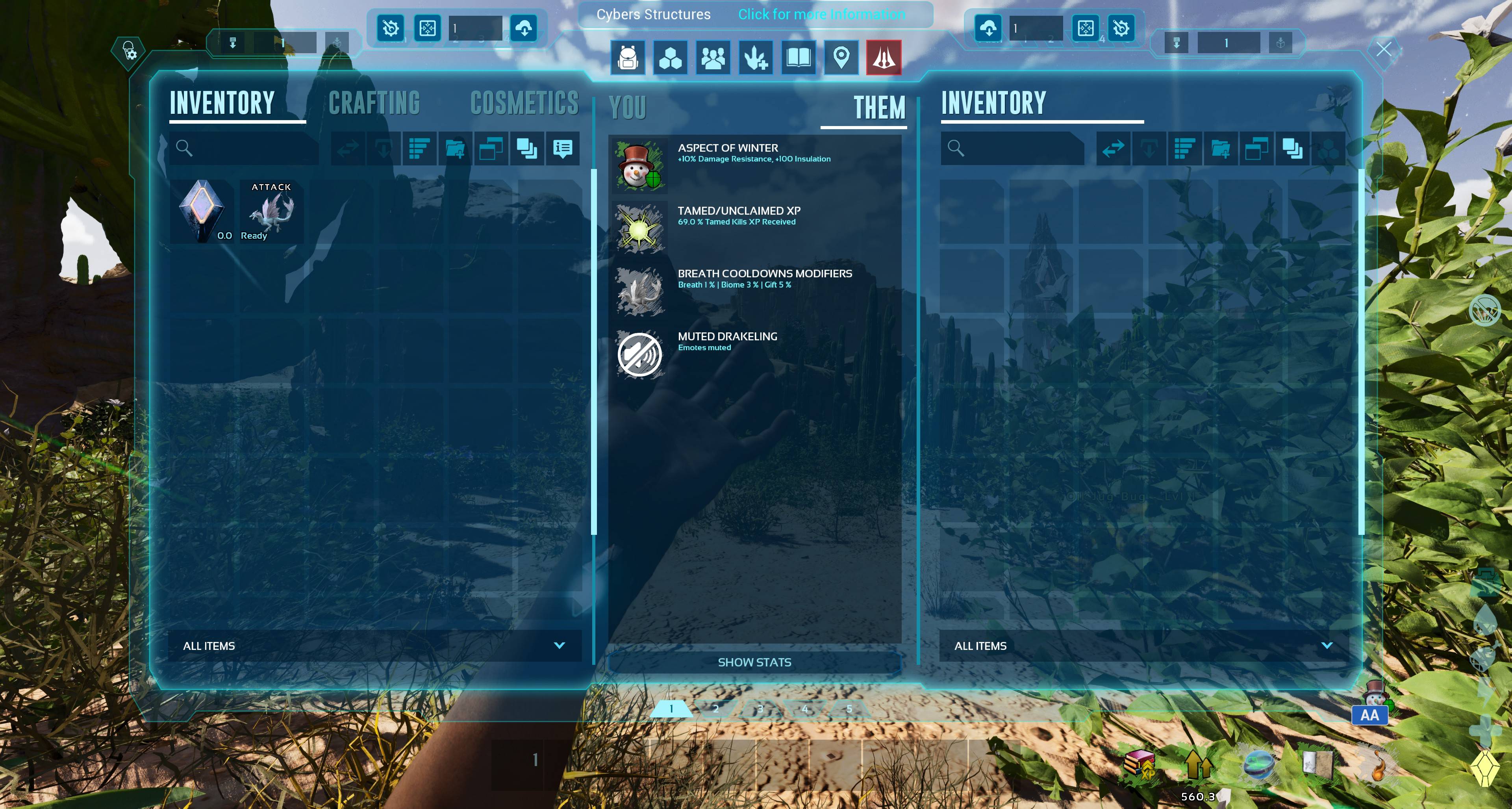Image resolution: width=1512 pixels, height=809 pixels.
Task: Switch to hotbar page 2
Action: (715, 709)
